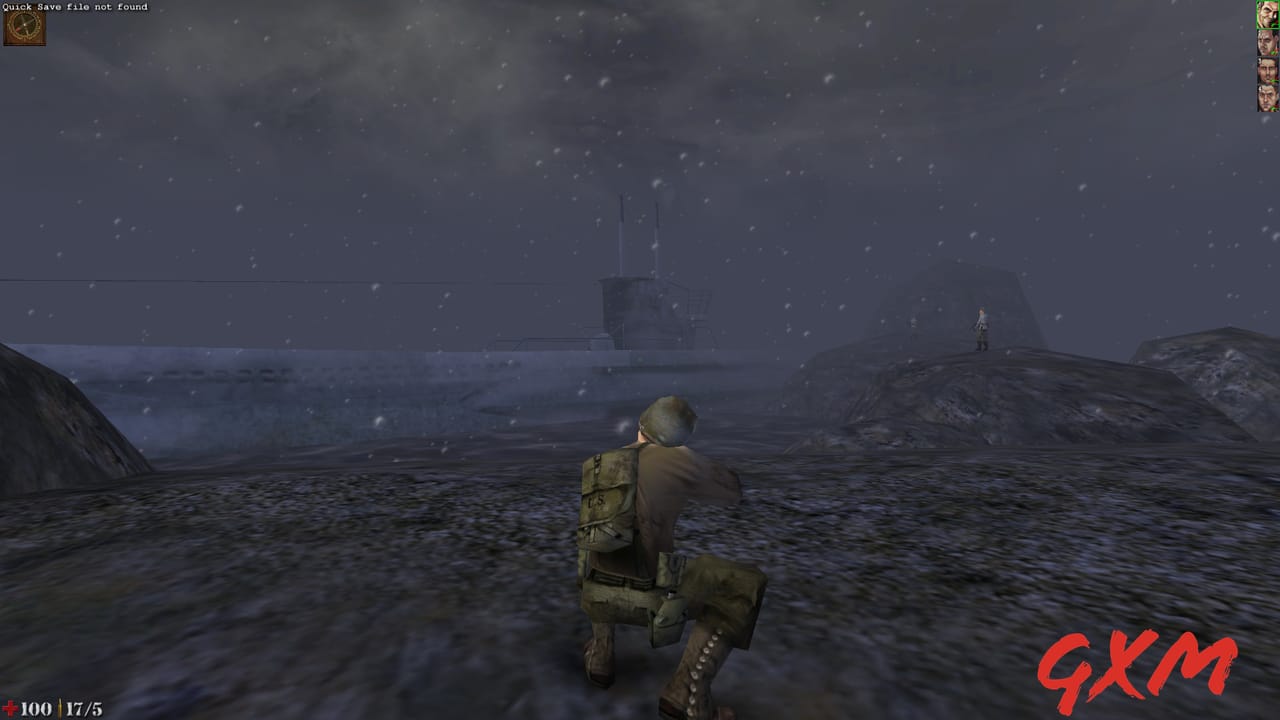The image size is (1280, 720).
Task: Click the green-highlighted squad leader portrait
Action: tap(1265, 13)
